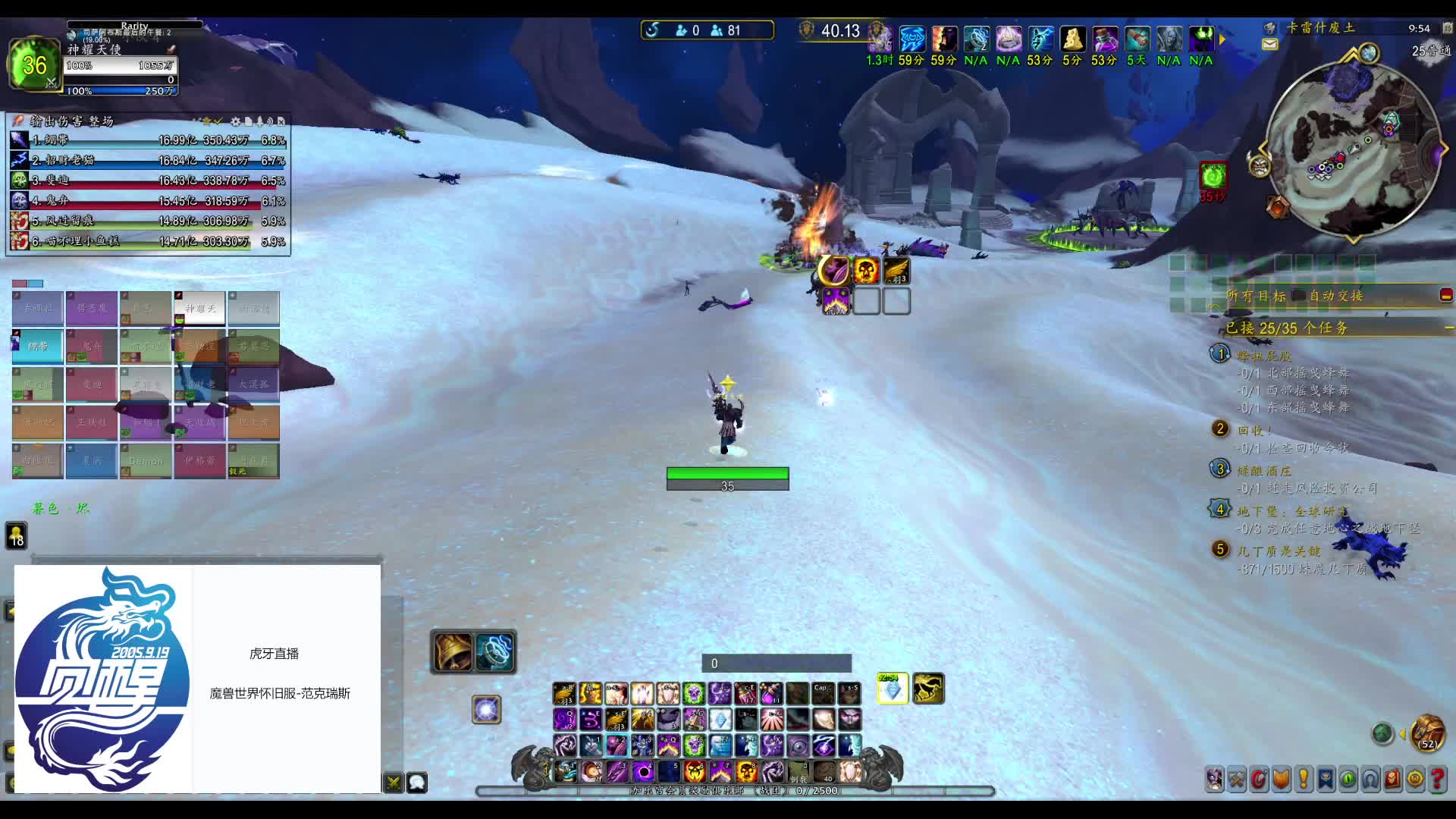Open the red question mark help menu
This screenshot has width=1456, height=819.
(x=1437, y=779)
